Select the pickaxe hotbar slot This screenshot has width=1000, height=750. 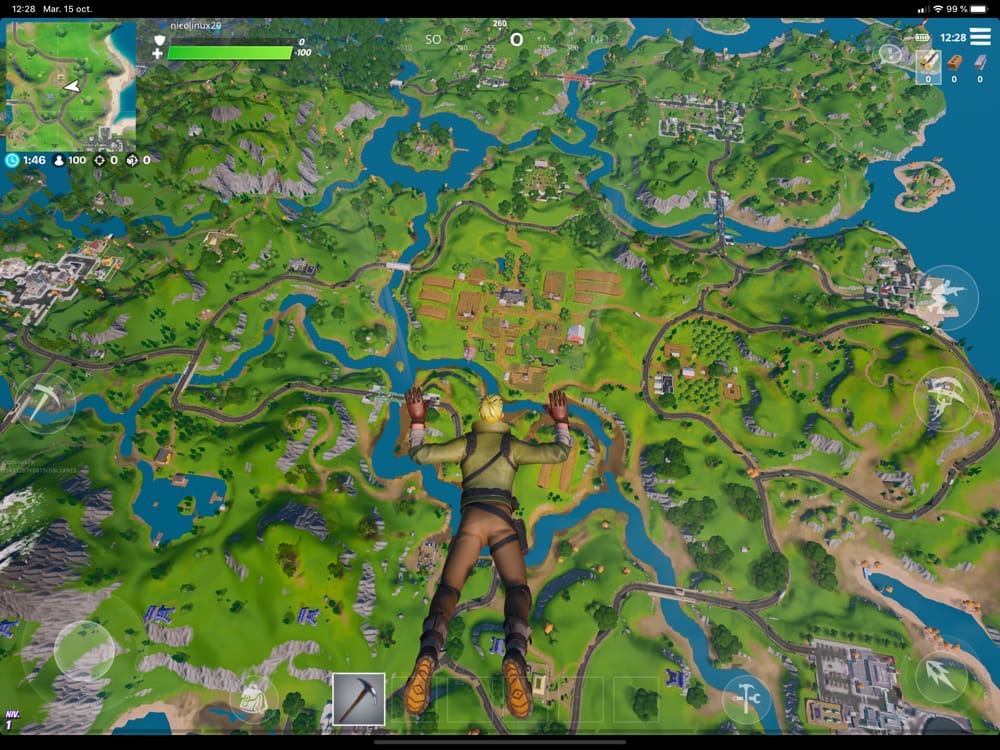pyautogui.click(x=358, y=698)
